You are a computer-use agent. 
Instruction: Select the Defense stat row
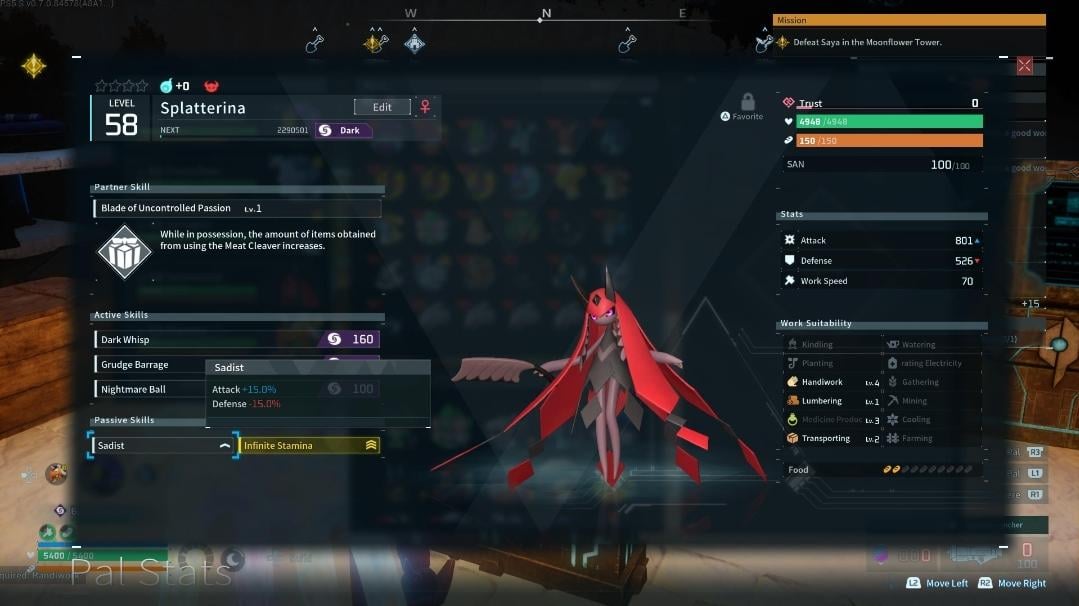[881, 261]
